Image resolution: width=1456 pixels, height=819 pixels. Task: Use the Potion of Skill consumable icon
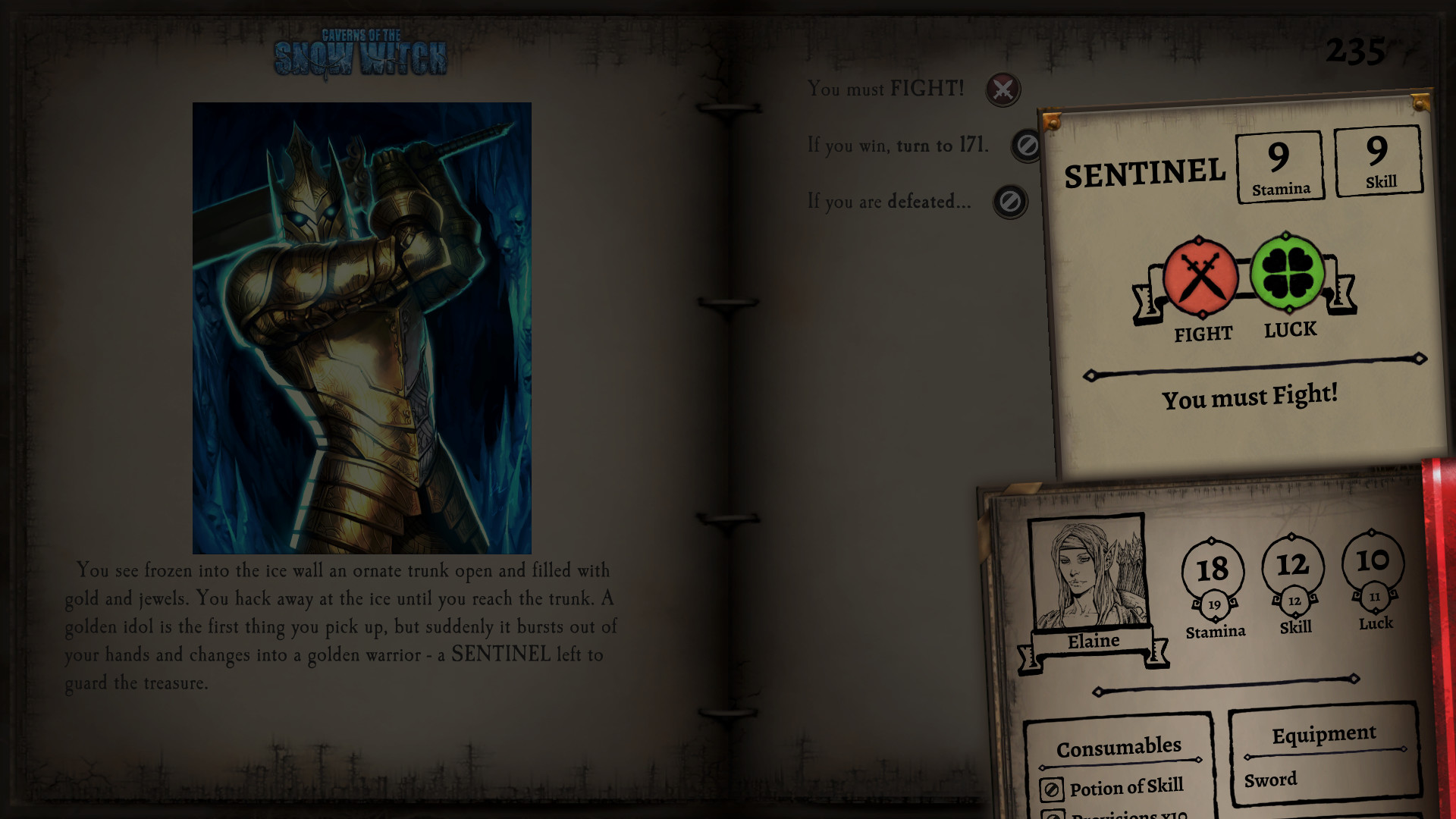[x=1053, y=789]
